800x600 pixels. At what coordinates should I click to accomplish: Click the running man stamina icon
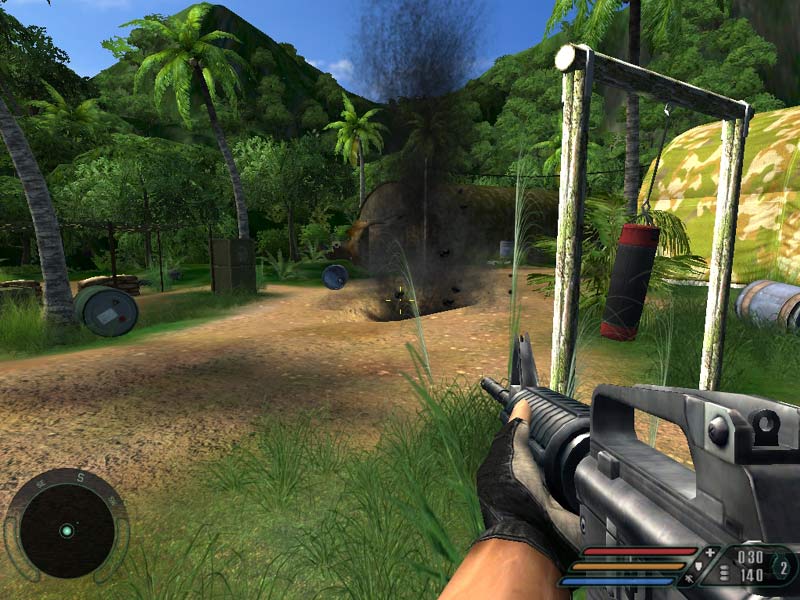[x=690, y=579]
